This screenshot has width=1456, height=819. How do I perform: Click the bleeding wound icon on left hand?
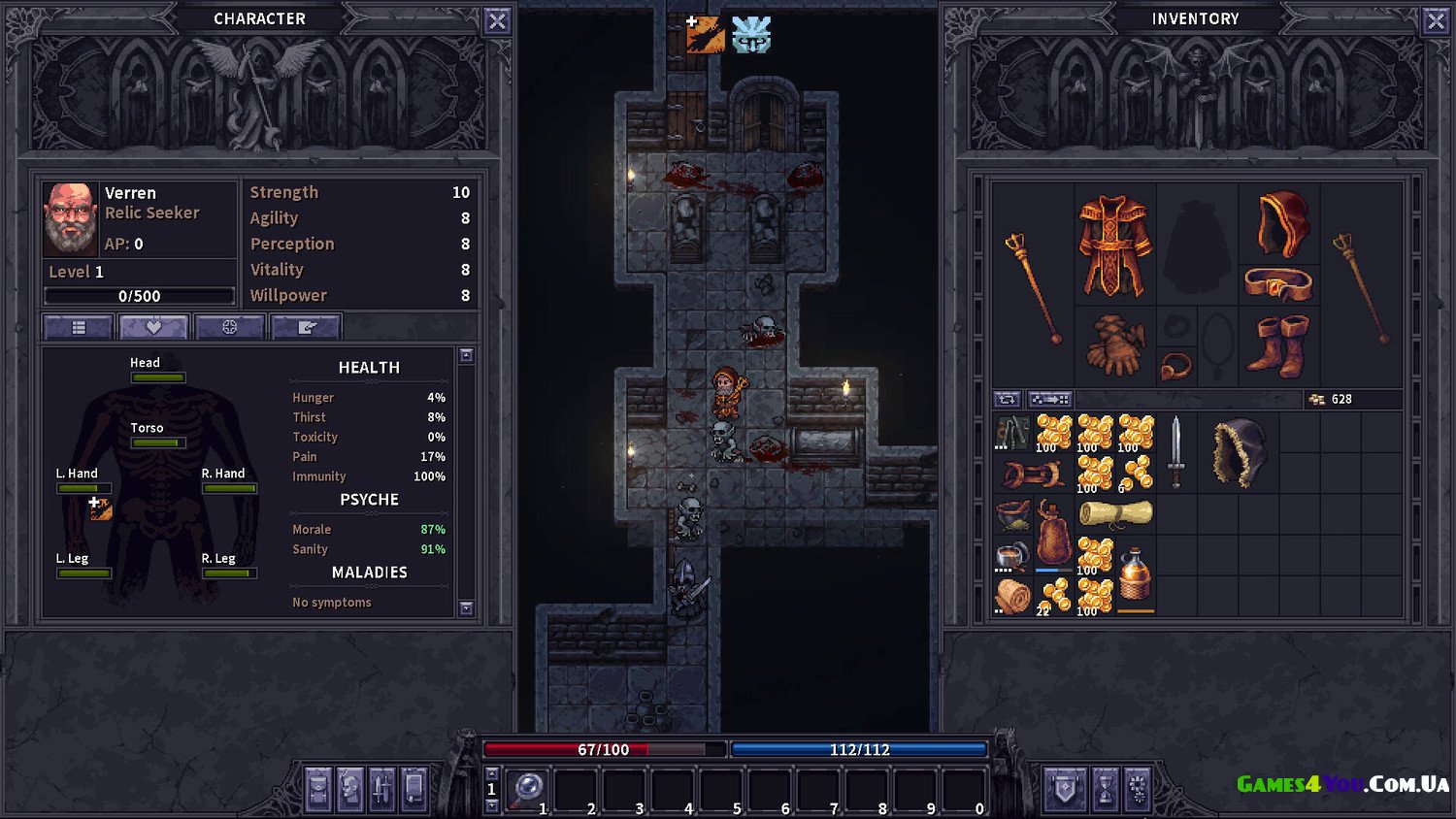[100, 508]
